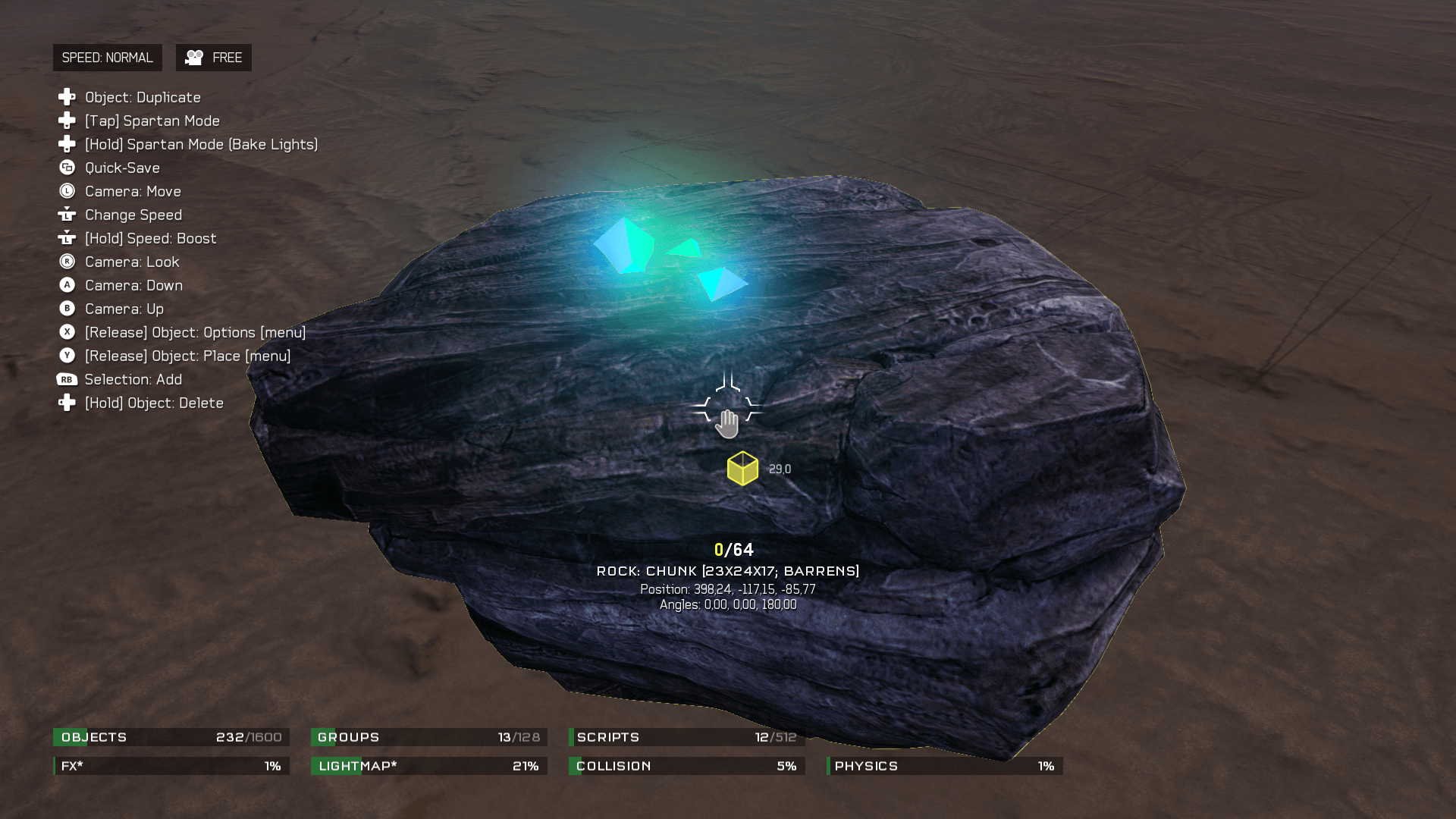This screenshot has height=819, width=1456.
Task: Click the Speed: Normal indicator
Action: point(107,58)
